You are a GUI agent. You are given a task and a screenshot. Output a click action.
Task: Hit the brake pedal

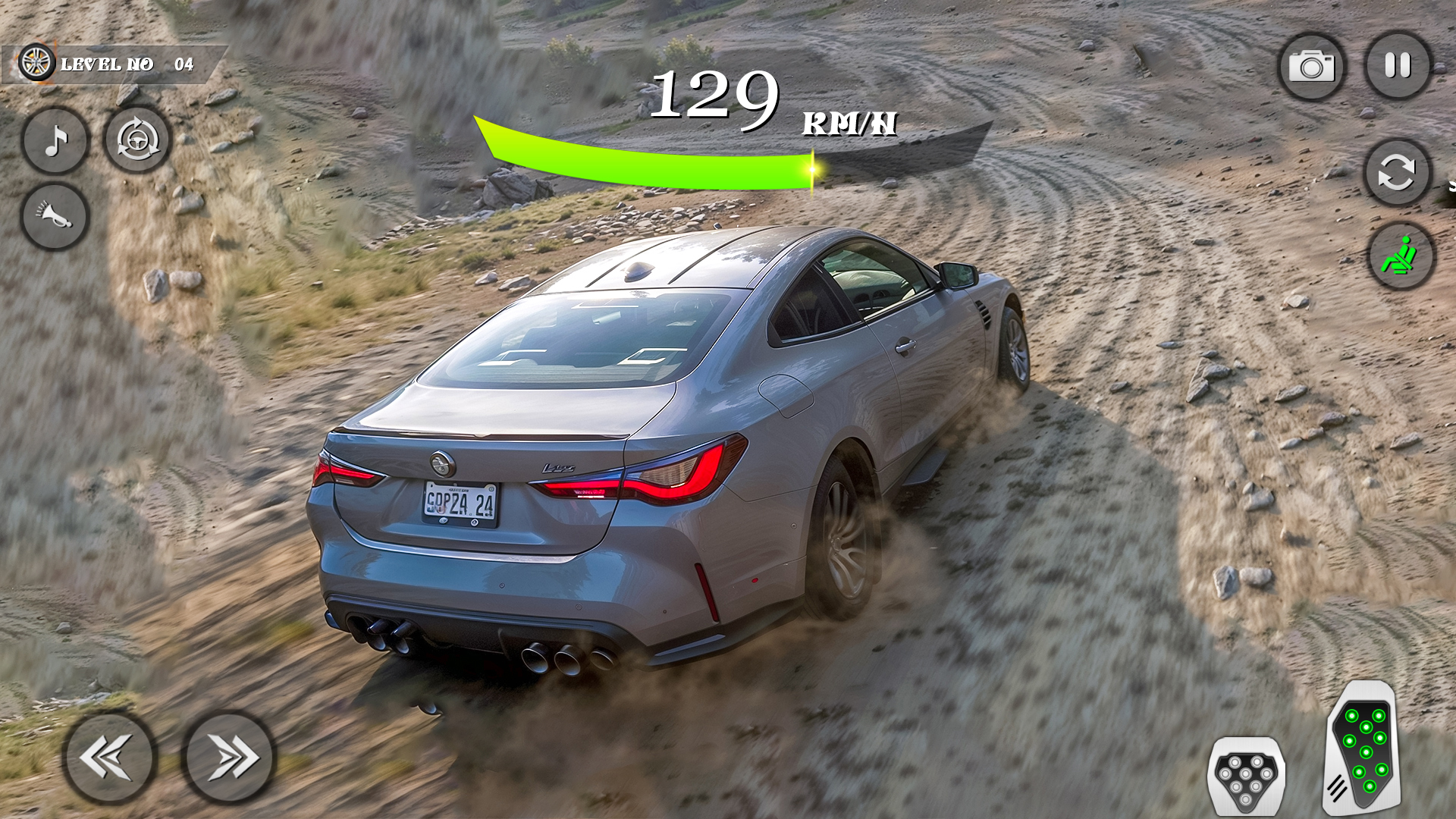tap(1246, 776)
